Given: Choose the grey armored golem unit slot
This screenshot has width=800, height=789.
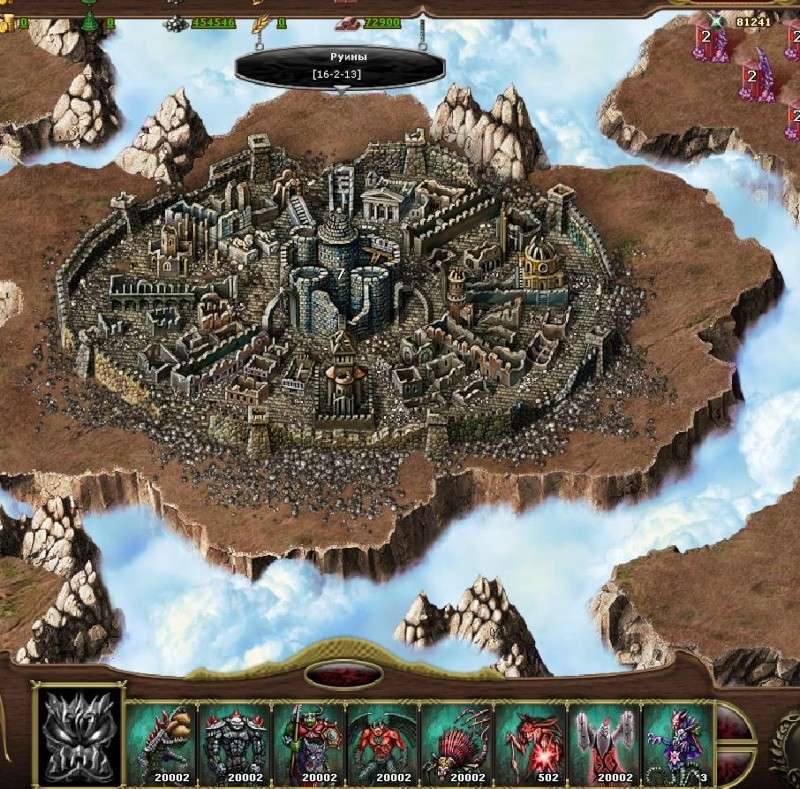Looking at the screenshot, I should pos(235,743).
